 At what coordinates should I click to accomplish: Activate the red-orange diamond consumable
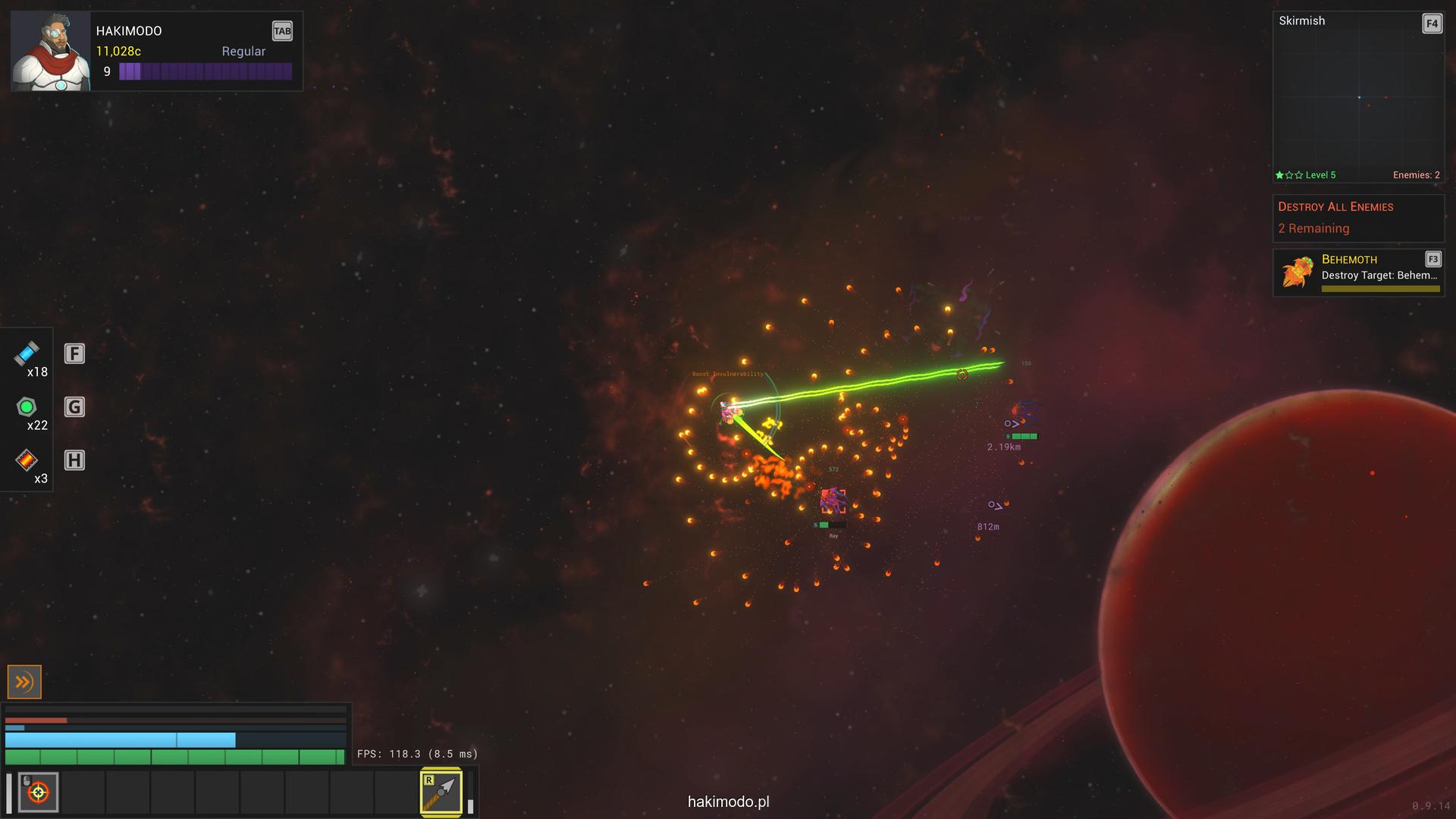point(27,460)
